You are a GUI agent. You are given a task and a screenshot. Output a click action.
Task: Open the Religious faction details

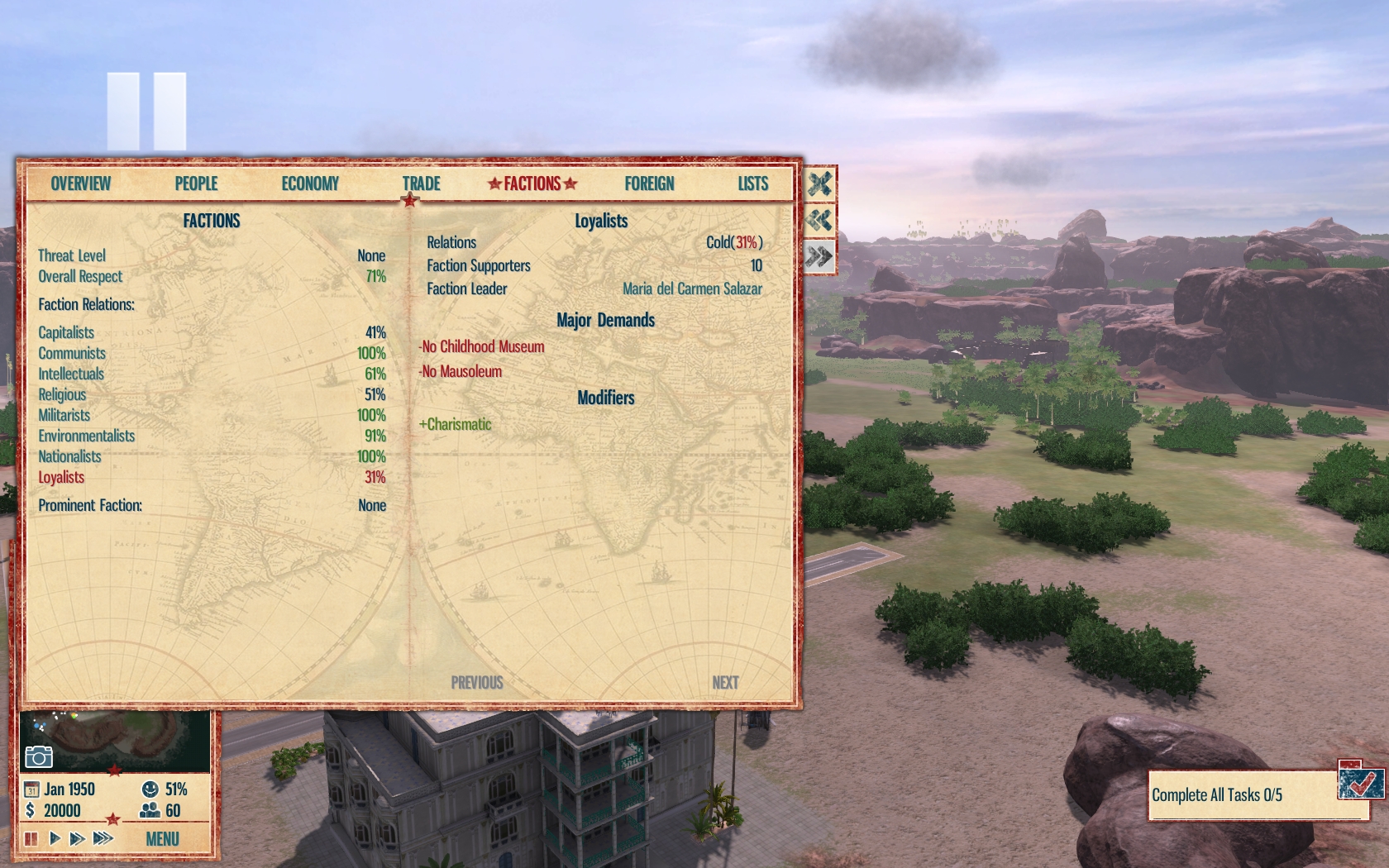pyautogui.click(x=62, y=394)
